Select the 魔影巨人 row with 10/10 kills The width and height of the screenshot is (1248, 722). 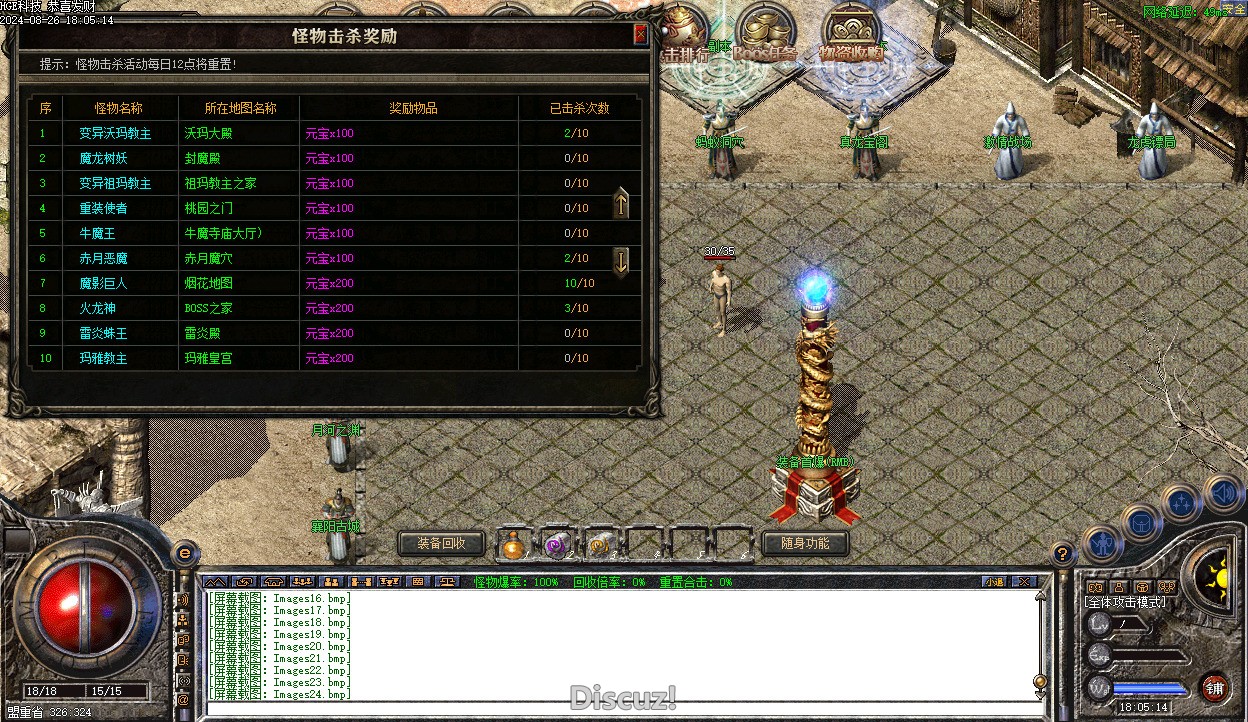click(x=330, y=283)
